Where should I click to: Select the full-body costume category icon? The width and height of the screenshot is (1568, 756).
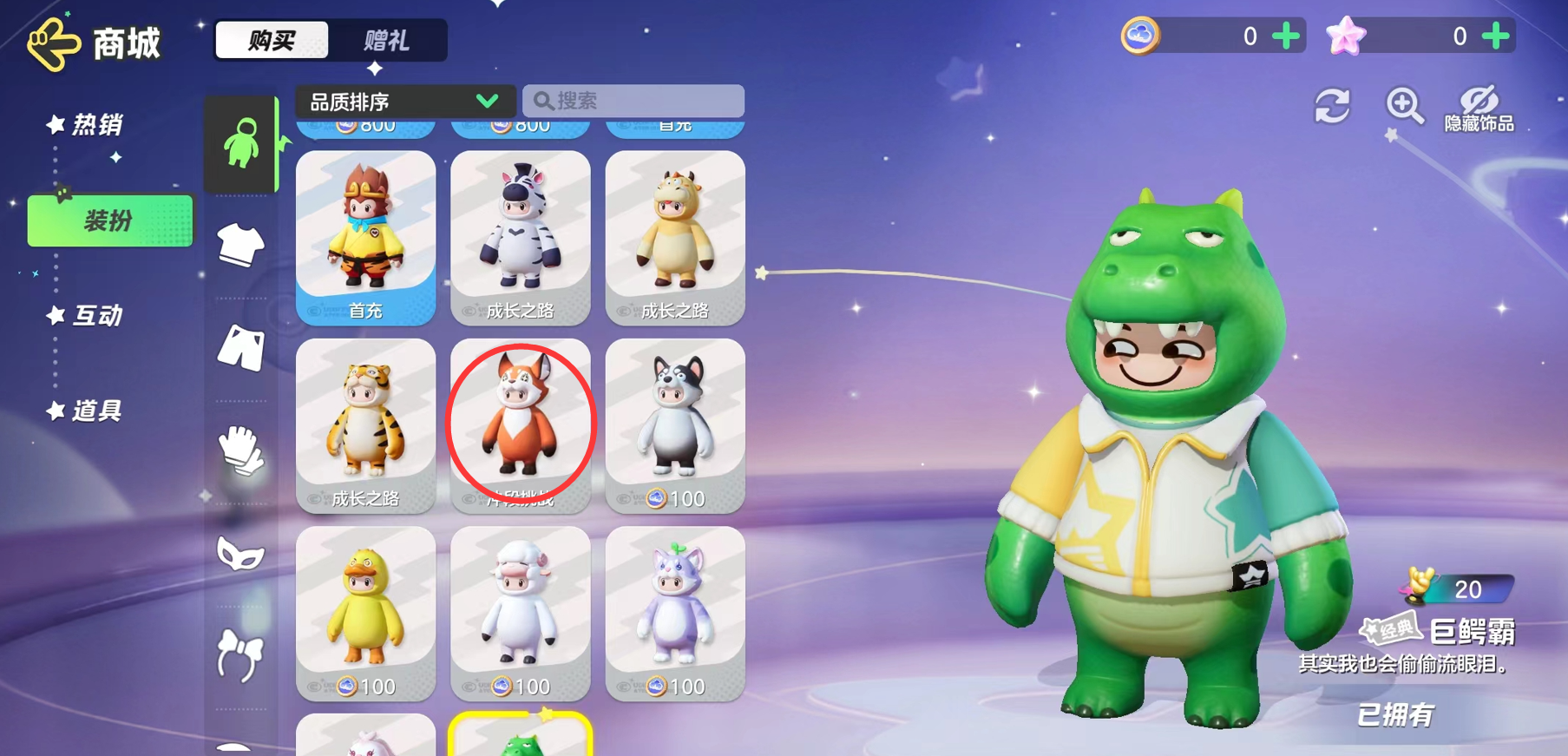[x=241, y=143]
